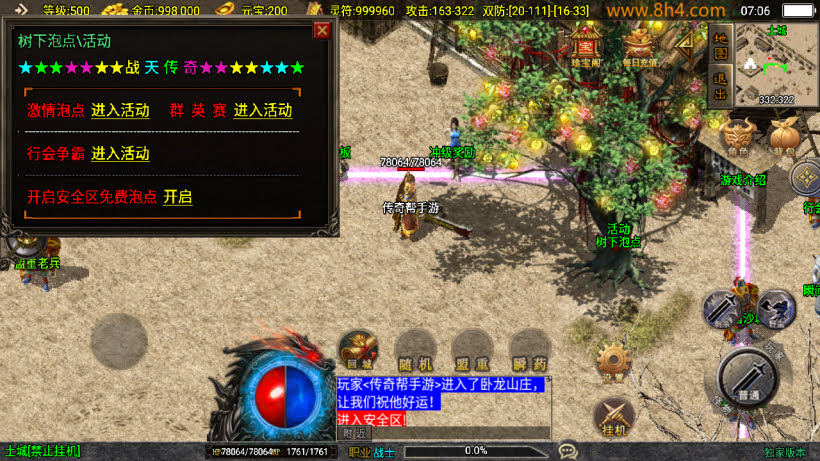Open the 每日充值 daily recharge icon
This screenshot has height=461, width=820.
pos(642,44)
